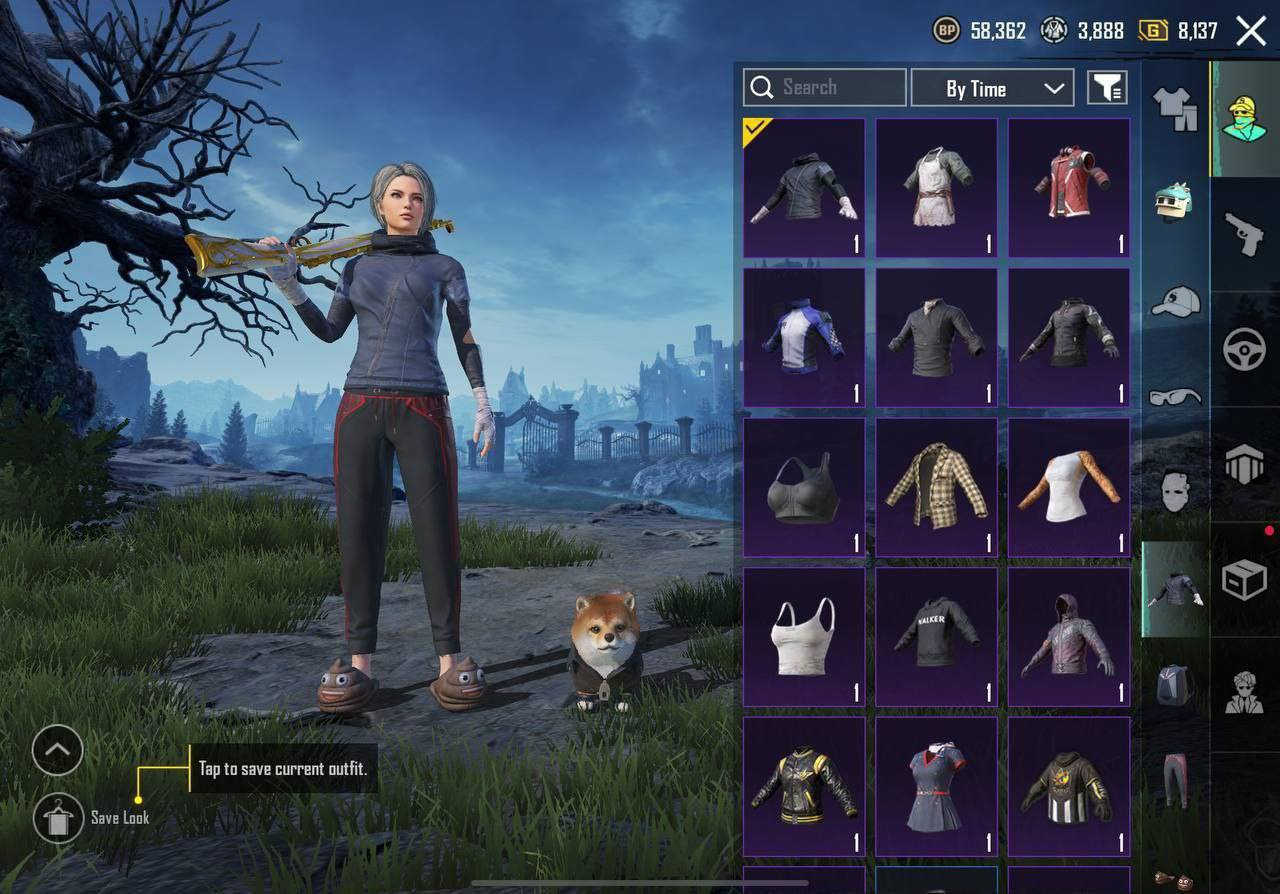Expand the up-arrow circle button

tap(57, 750)
